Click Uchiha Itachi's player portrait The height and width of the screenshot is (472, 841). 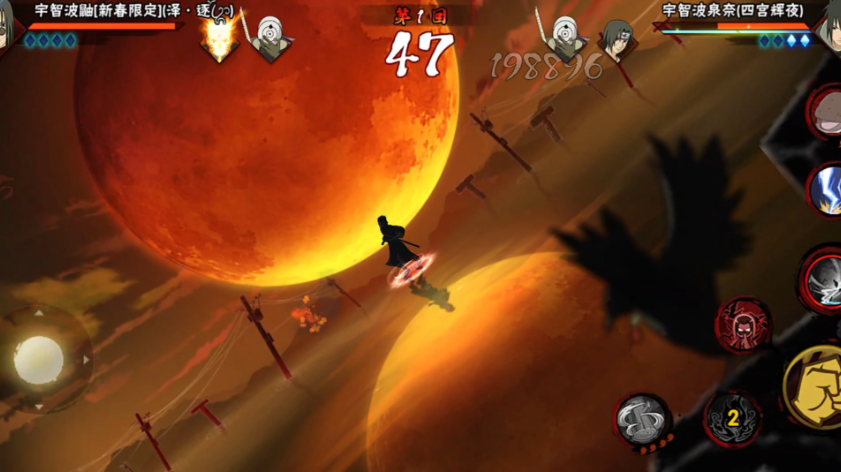click(x=8, y=25)
